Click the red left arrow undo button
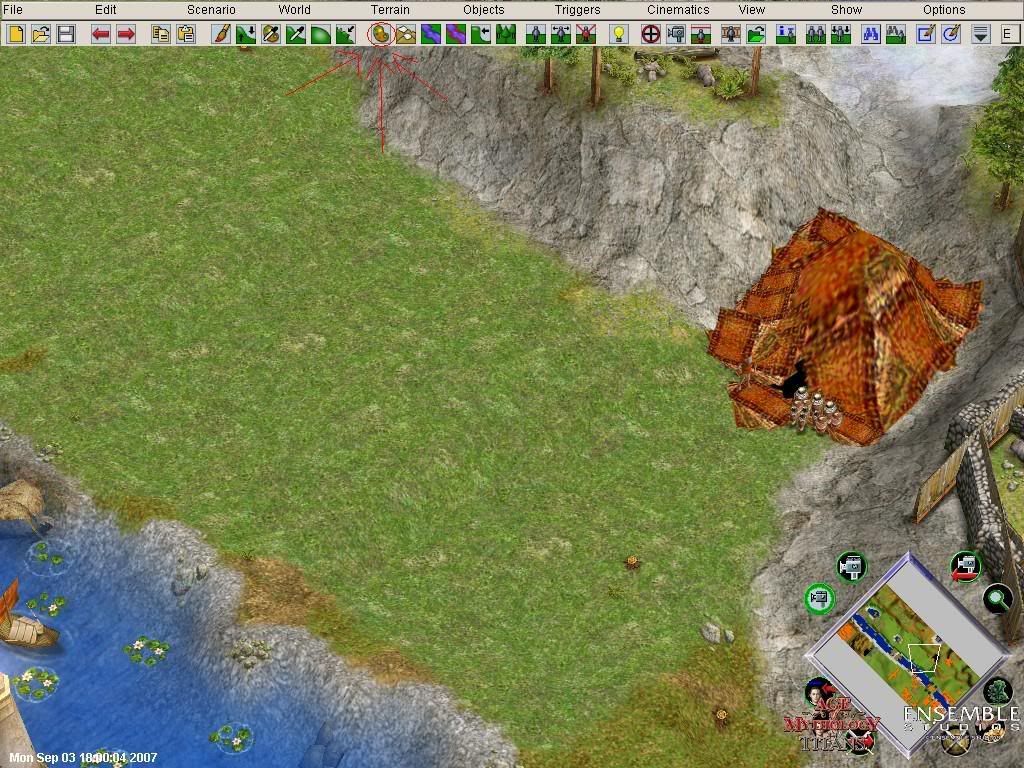 pyautogui.click(x=101, y=34)
